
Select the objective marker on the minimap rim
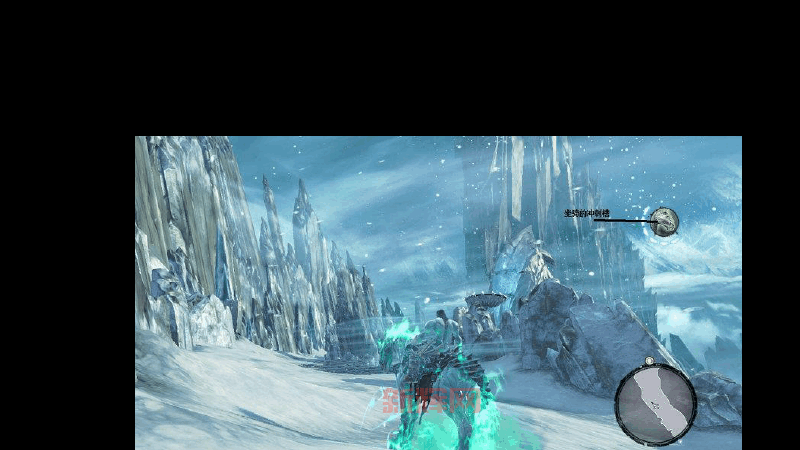(x=649, y=361)
